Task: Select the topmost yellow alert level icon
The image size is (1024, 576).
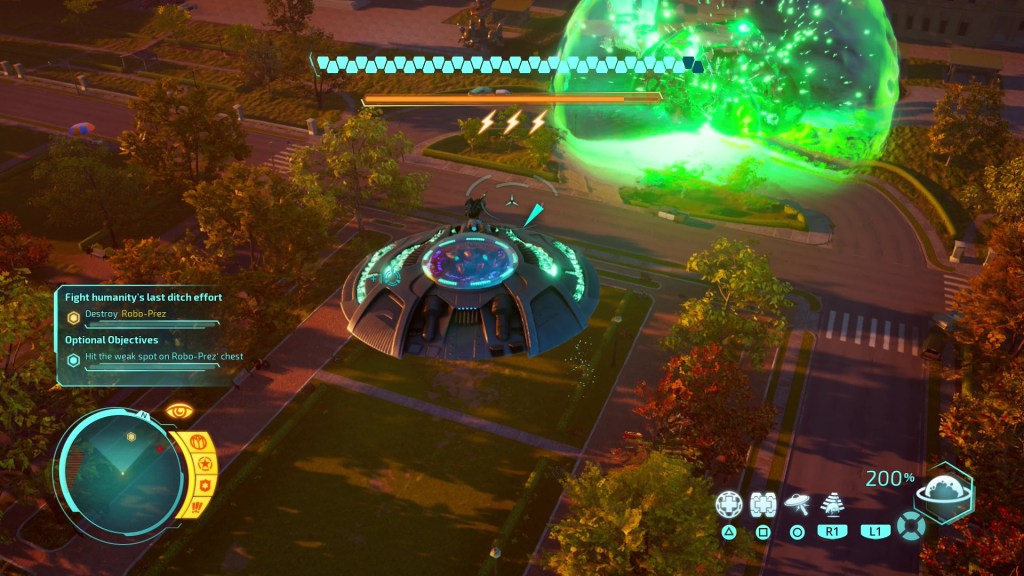Action: pyautogui.click(x=196, y=442)
